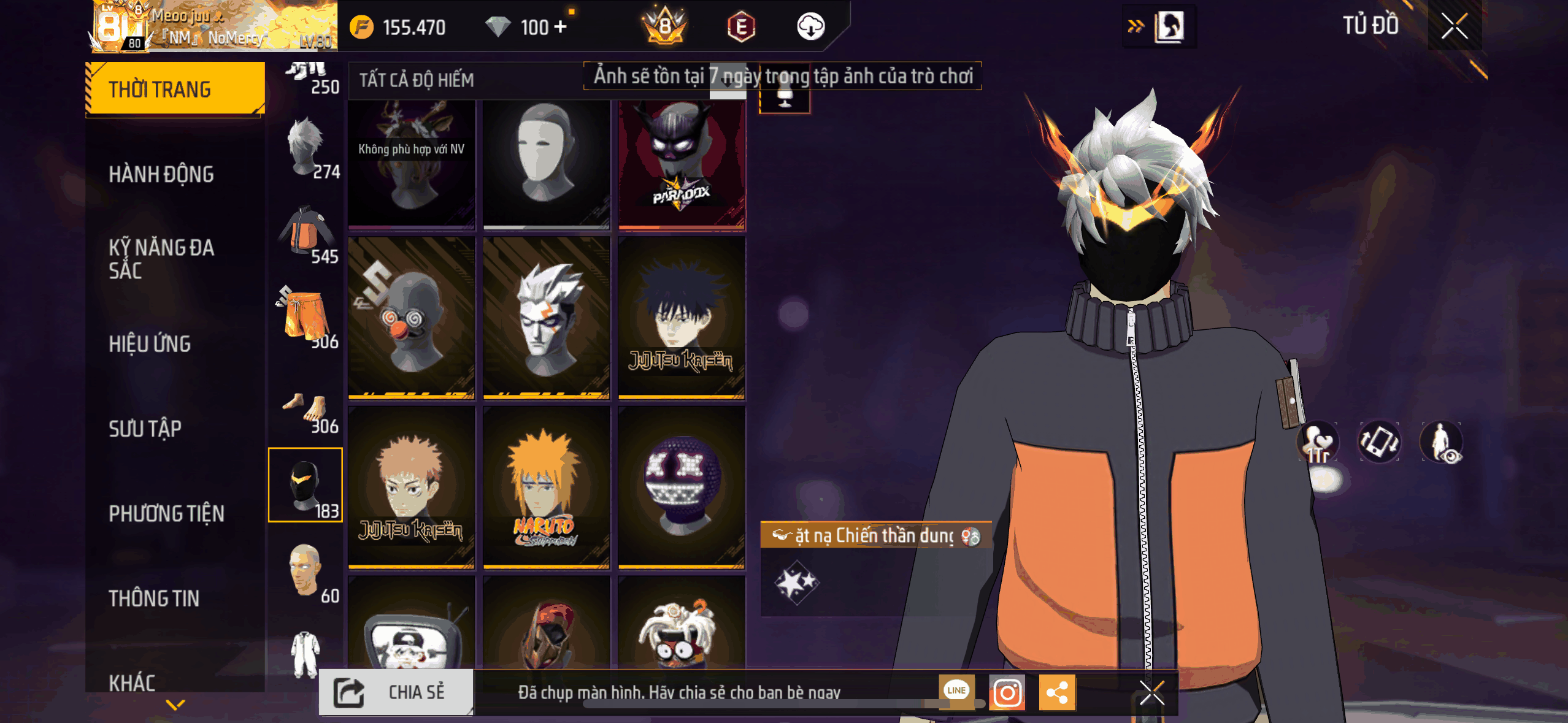The image size is (1568, 723).
Task: Toggle the character view eye icon
Action: 1442,442
